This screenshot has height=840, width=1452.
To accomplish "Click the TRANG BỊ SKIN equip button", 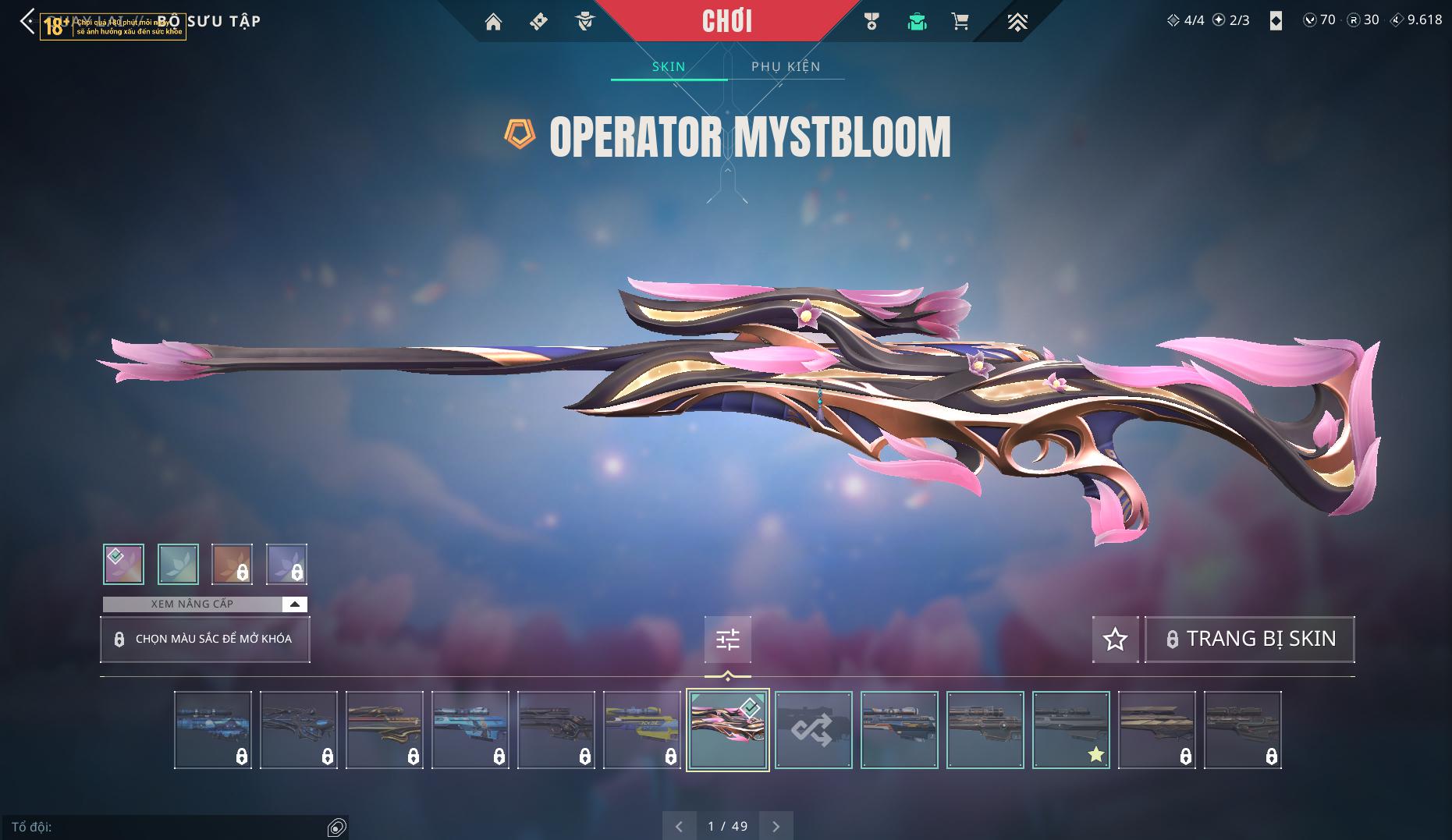I will coord(1249,640).
